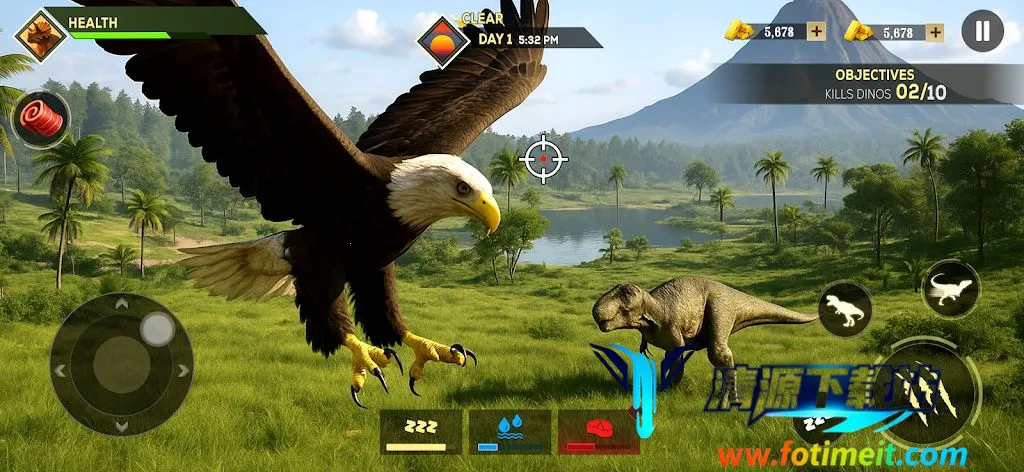Trigger the sprinting raptor dash ability
1024x472 pixels.
coord(950,289)
